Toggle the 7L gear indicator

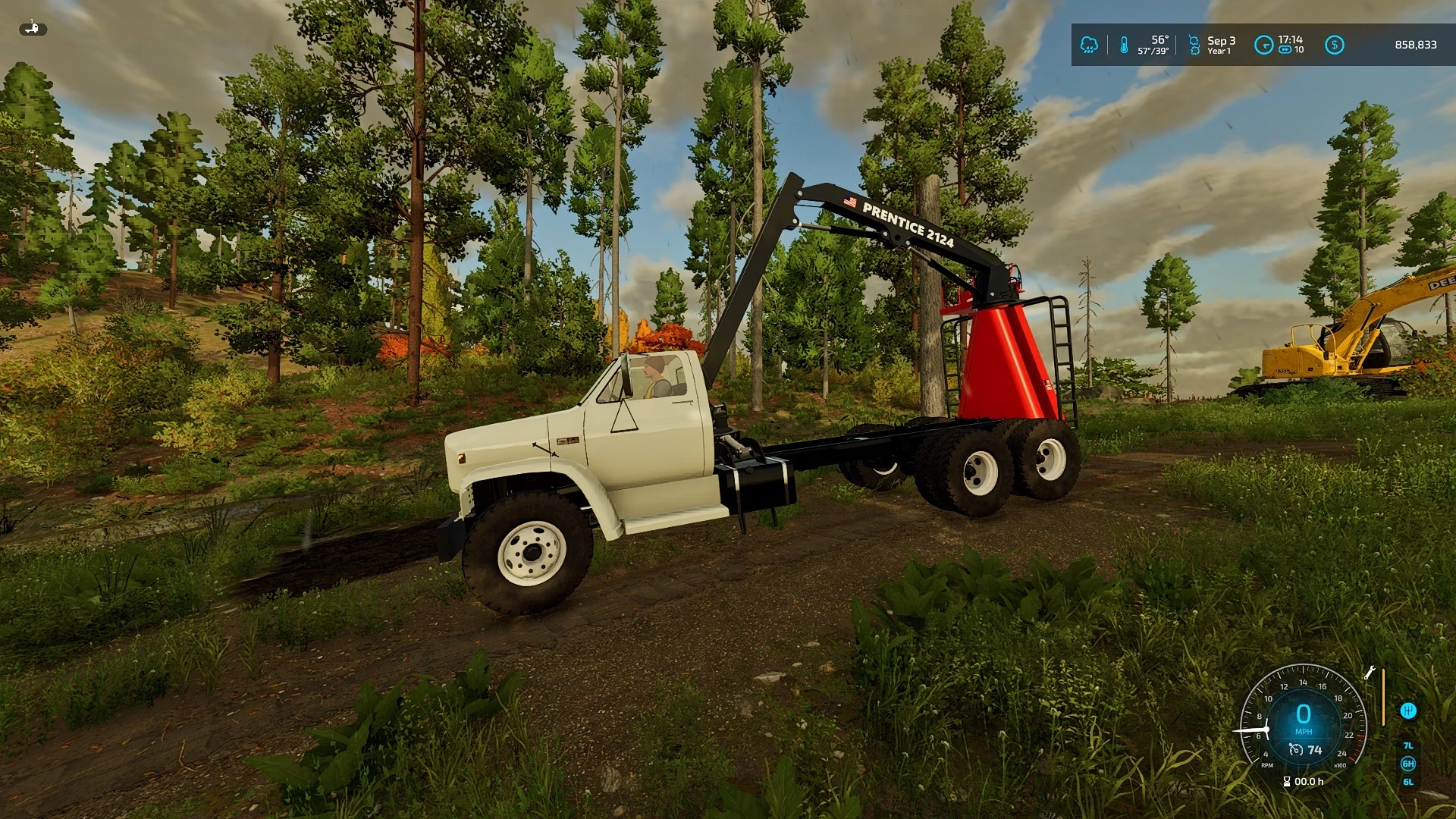pyautogui.click(x=1408, y=746)
